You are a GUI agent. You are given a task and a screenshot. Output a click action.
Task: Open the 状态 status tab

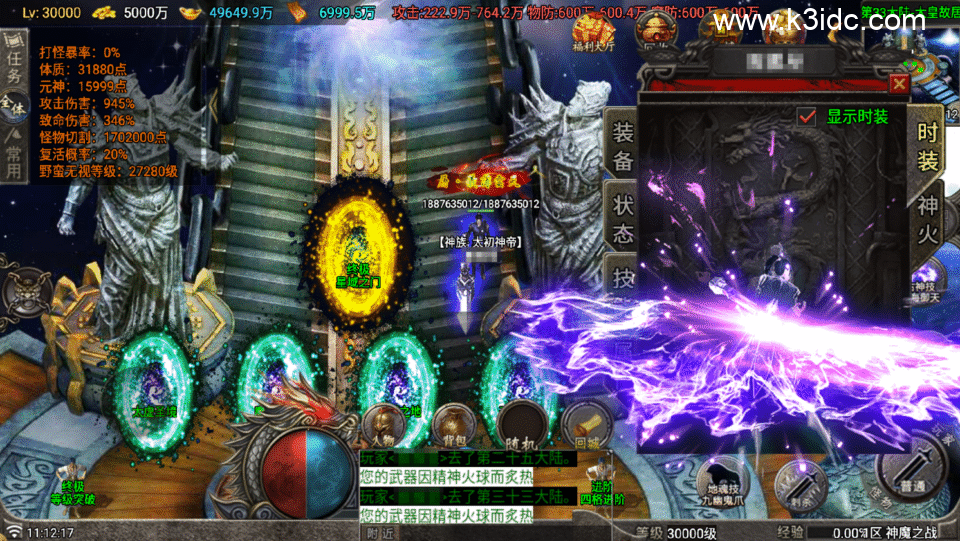coord(623,219)
